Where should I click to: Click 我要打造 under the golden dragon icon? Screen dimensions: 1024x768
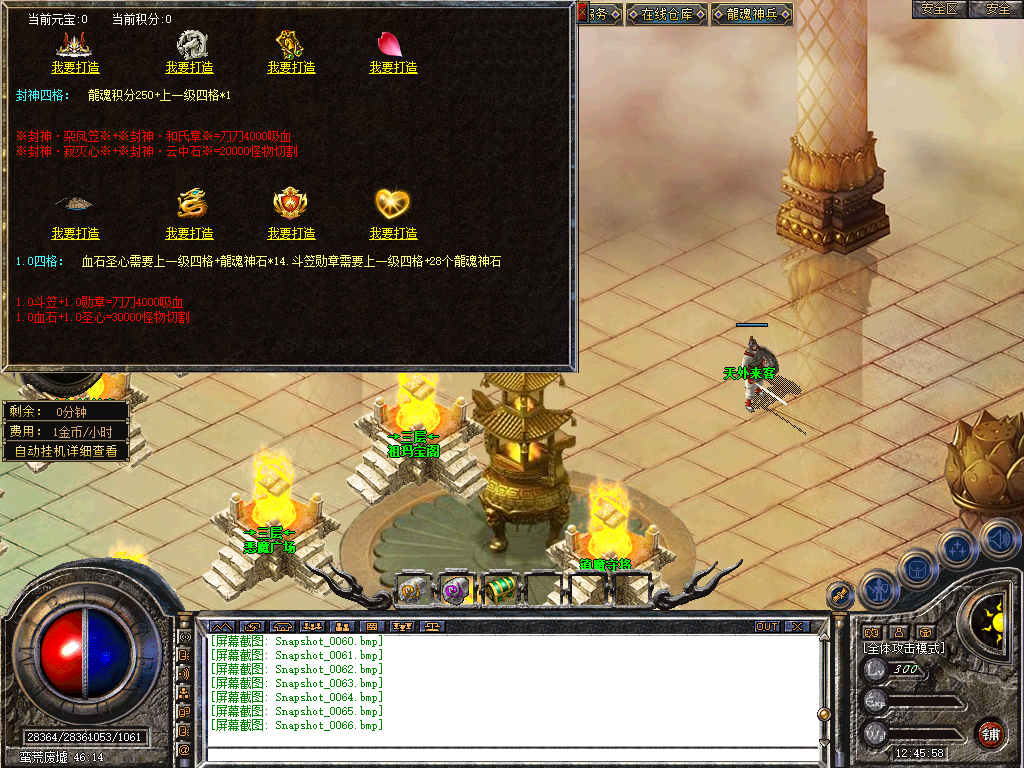point(189,233)
